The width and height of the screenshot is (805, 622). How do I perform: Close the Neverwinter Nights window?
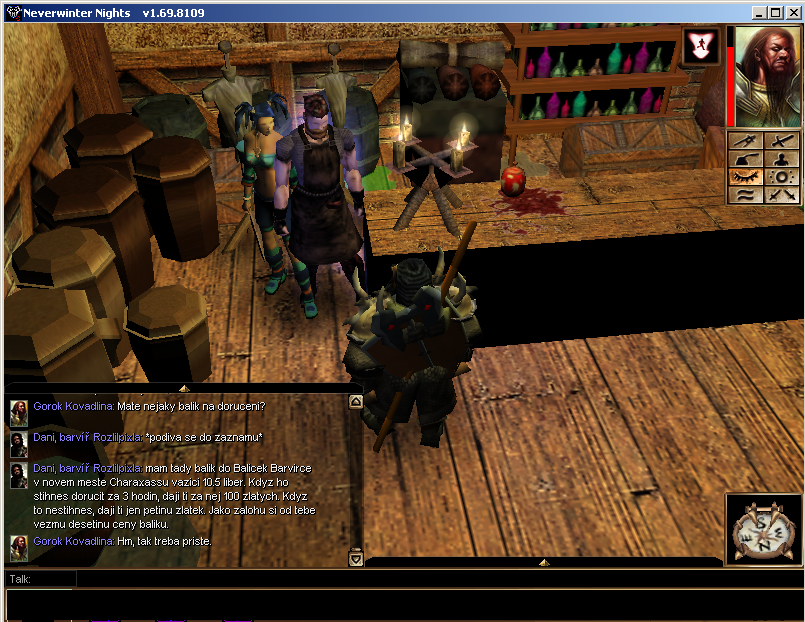coord(792,12)
